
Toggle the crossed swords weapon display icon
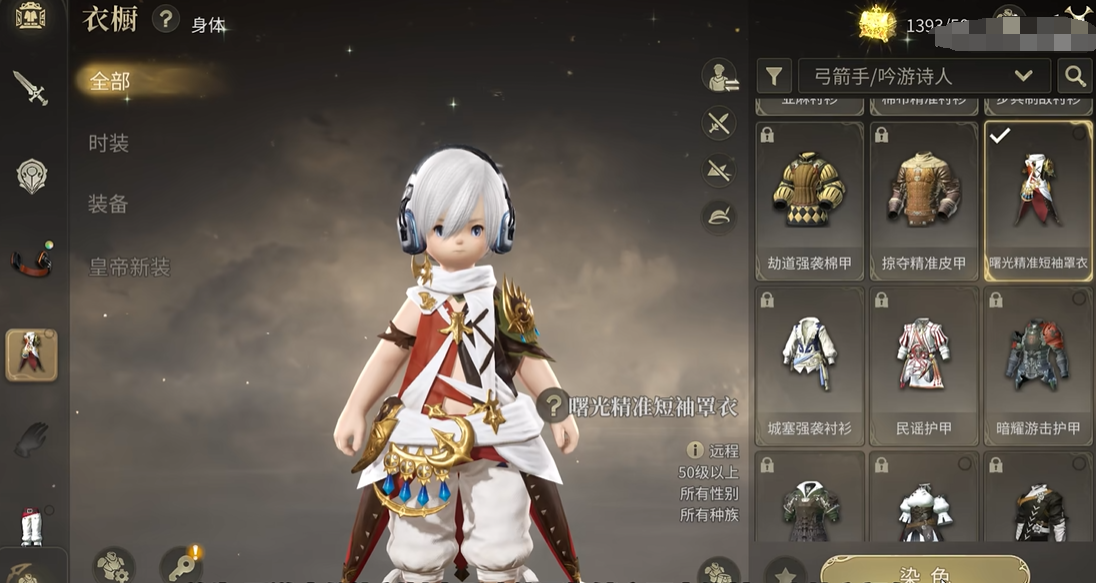pyautogui.click(x=719, y=124)
